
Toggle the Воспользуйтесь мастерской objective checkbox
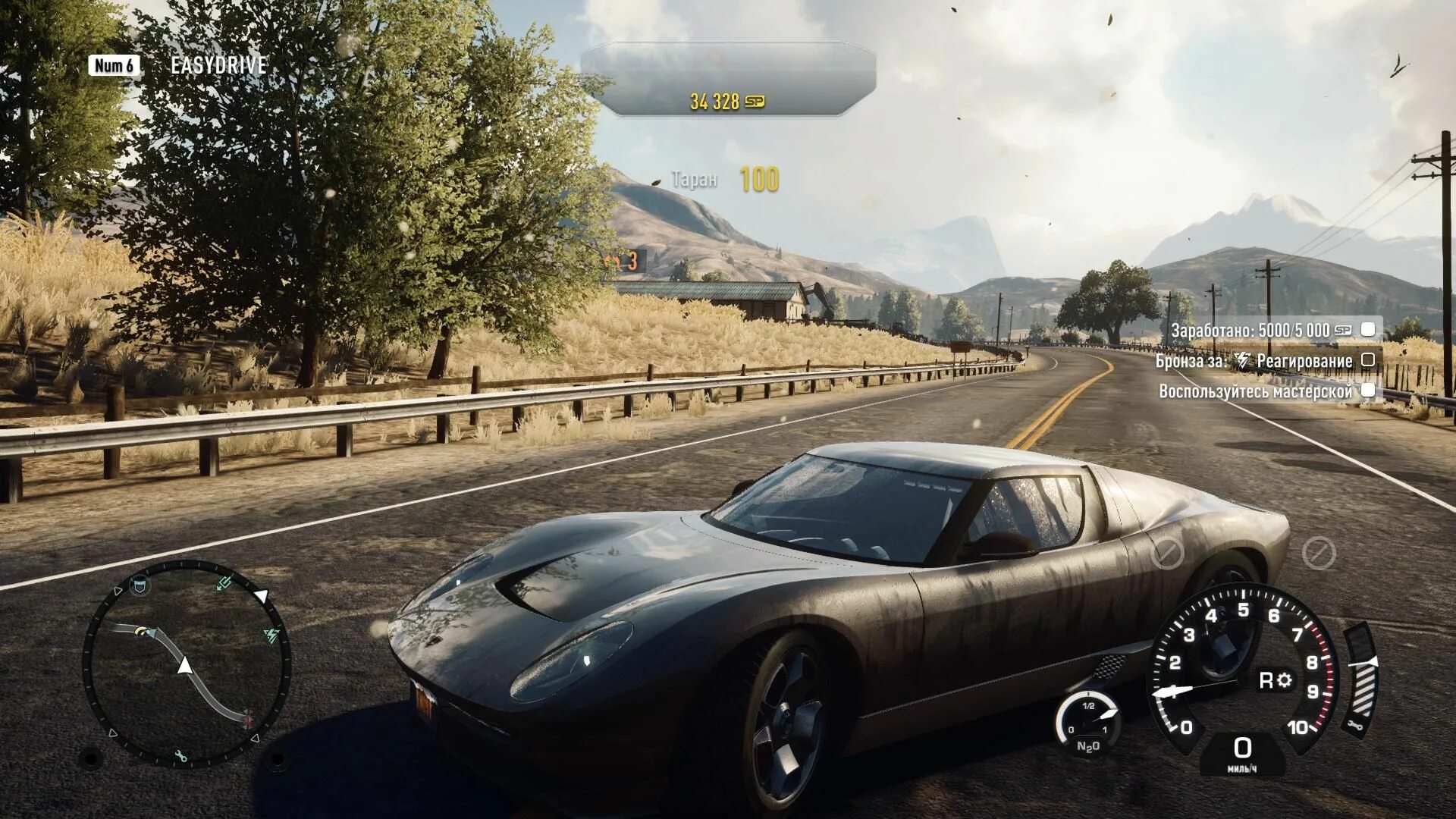pyautogui.click(x=1368, y=390)
